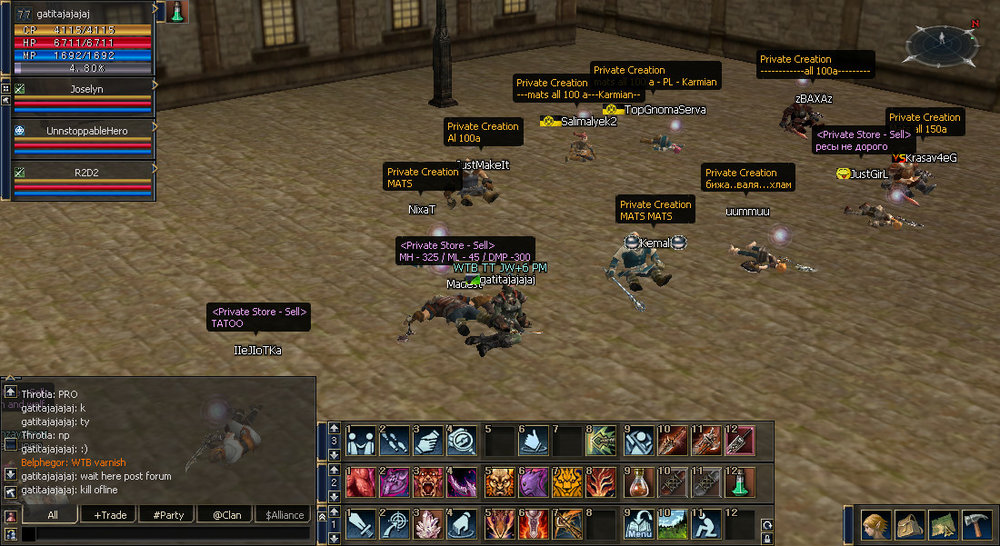This screenshot has width=1000, height=546.
Task: Select party member R2D2 frame
Action: 87,173
